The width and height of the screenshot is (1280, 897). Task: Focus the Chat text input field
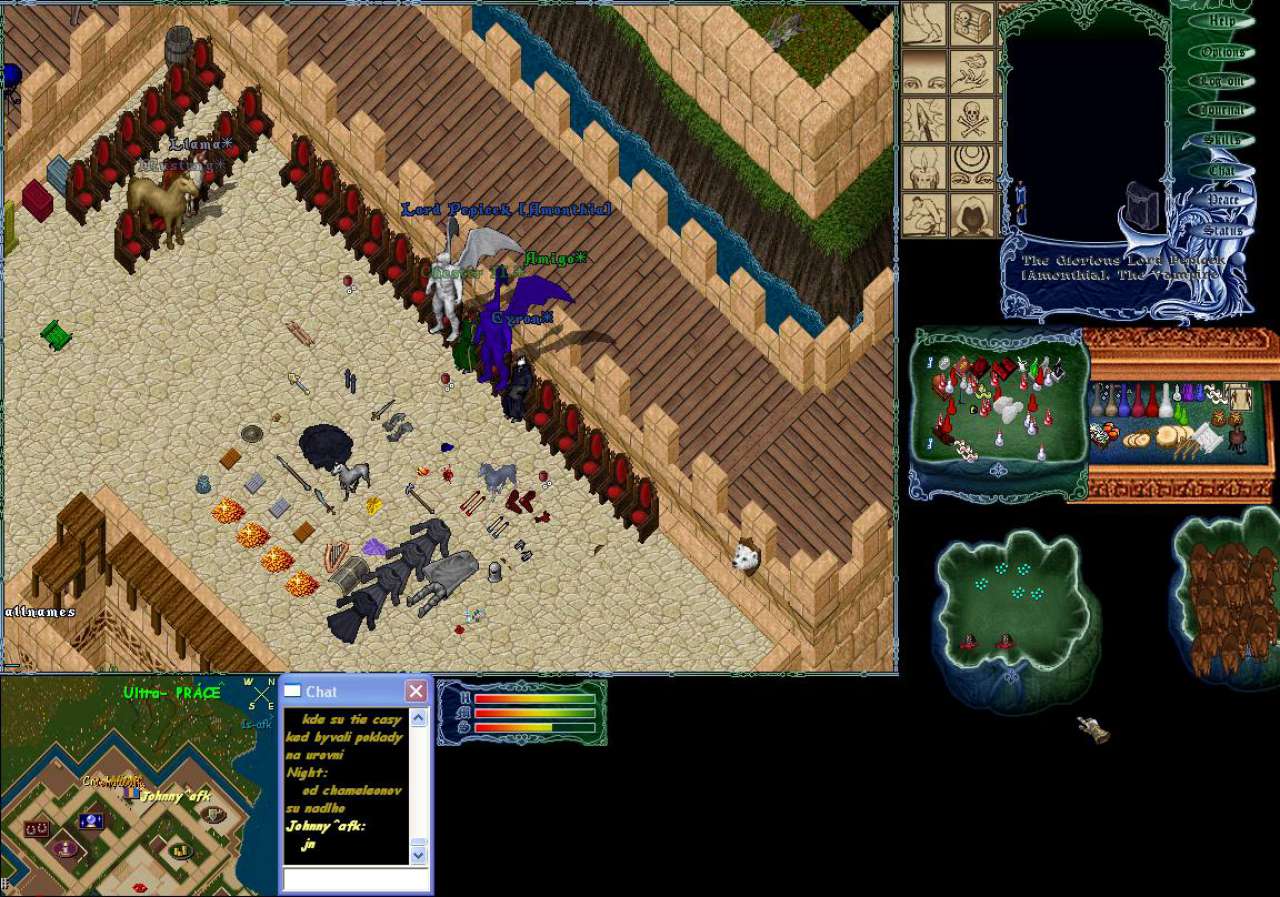click(x=355, y=879)
